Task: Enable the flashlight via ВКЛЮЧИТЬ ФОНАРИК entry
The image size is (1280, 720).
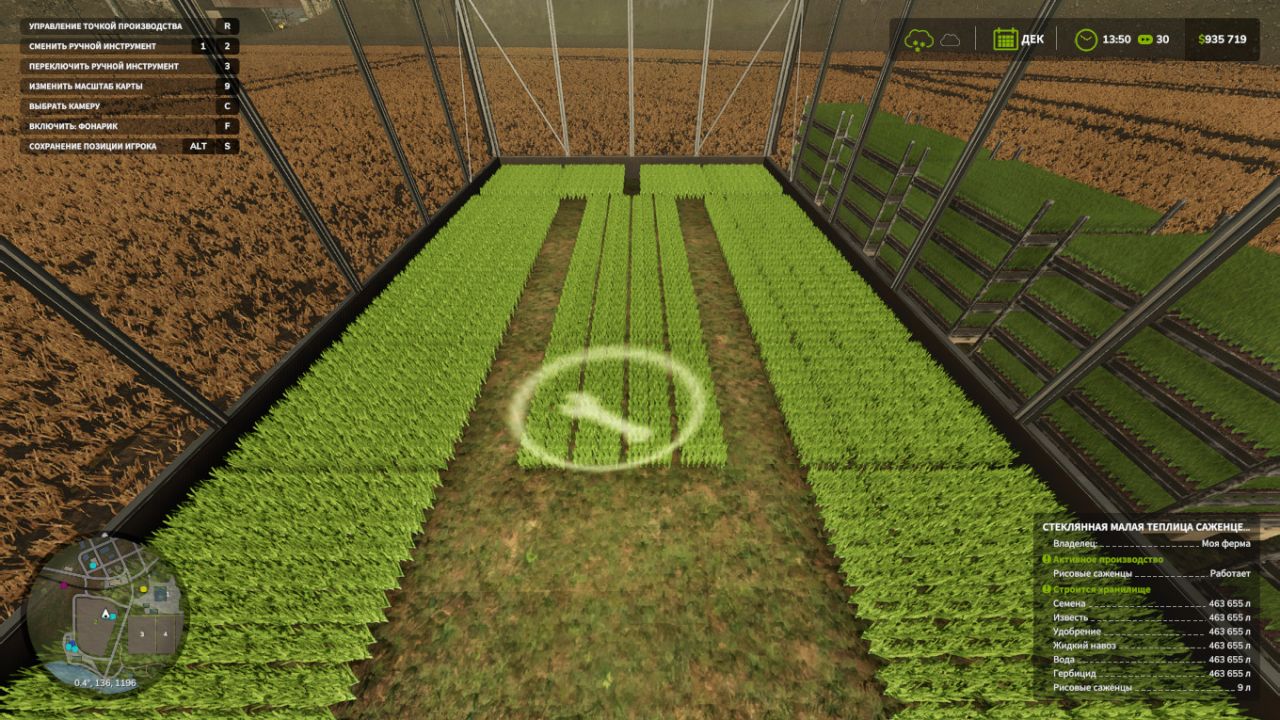Action: click(x=75, y=126)
